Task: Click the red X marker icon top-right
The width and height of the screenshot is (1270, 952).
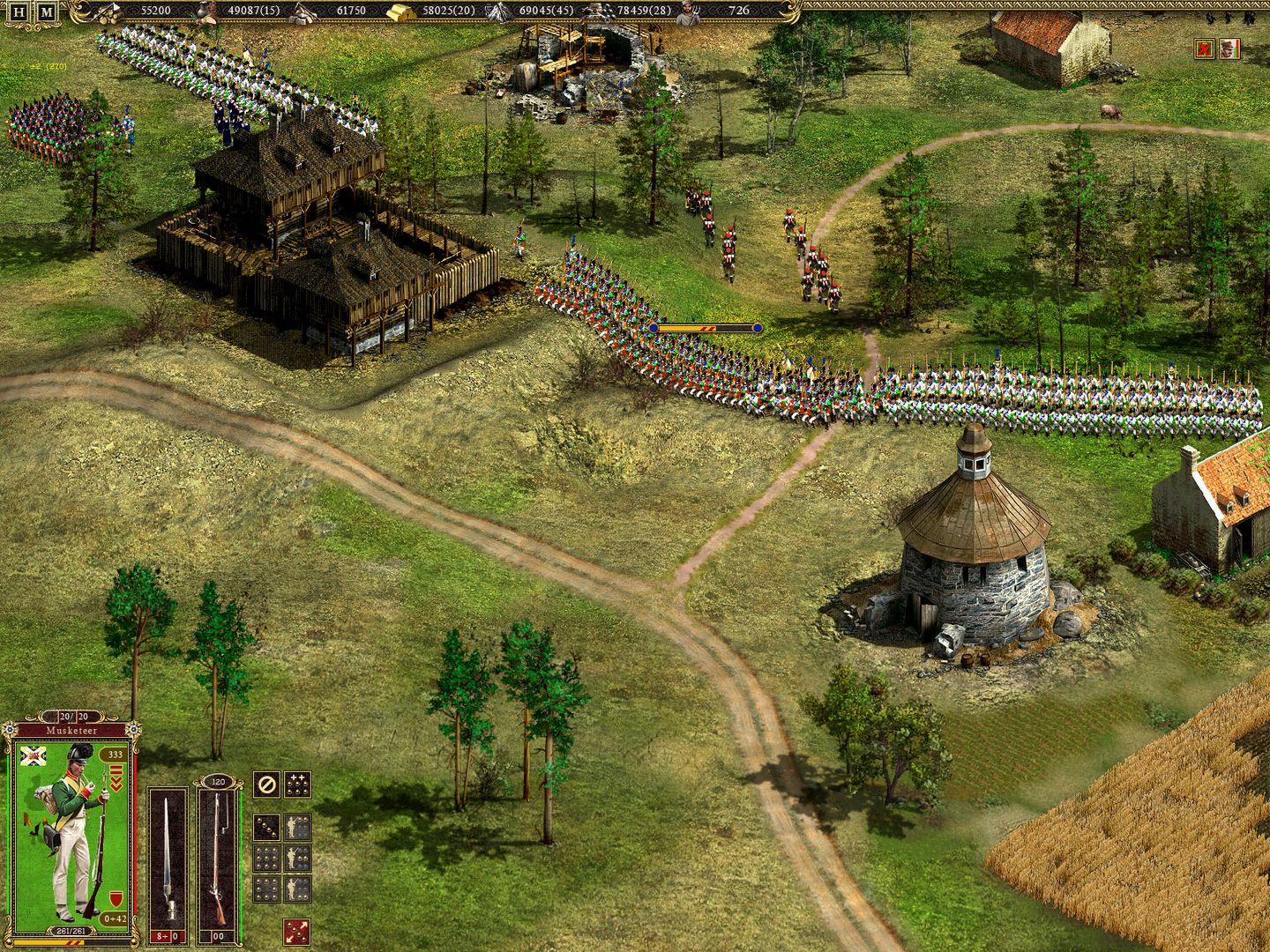Action: 1205,48
